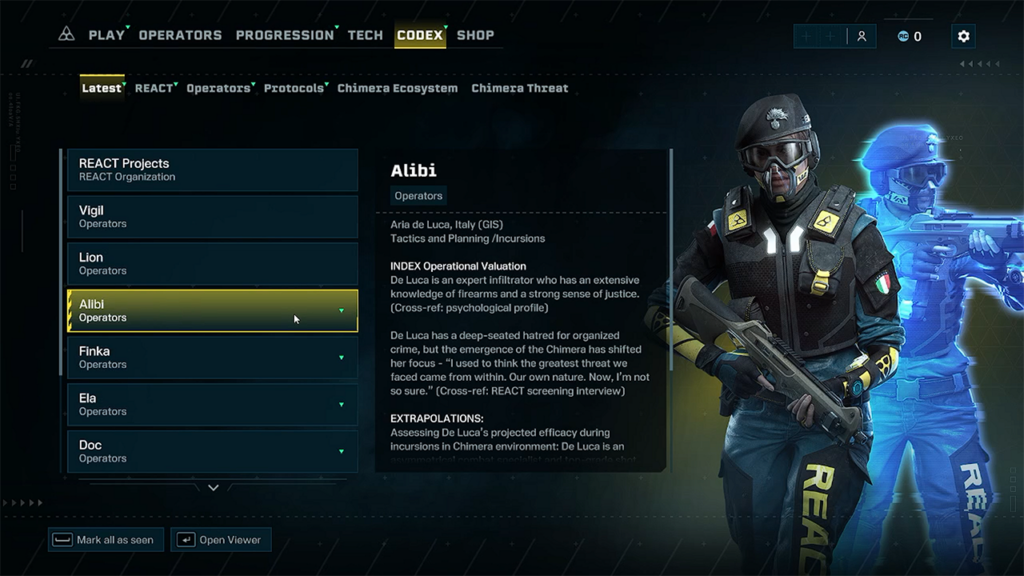
Task: Open settings via the gear icon
Action: click(963, 36)
